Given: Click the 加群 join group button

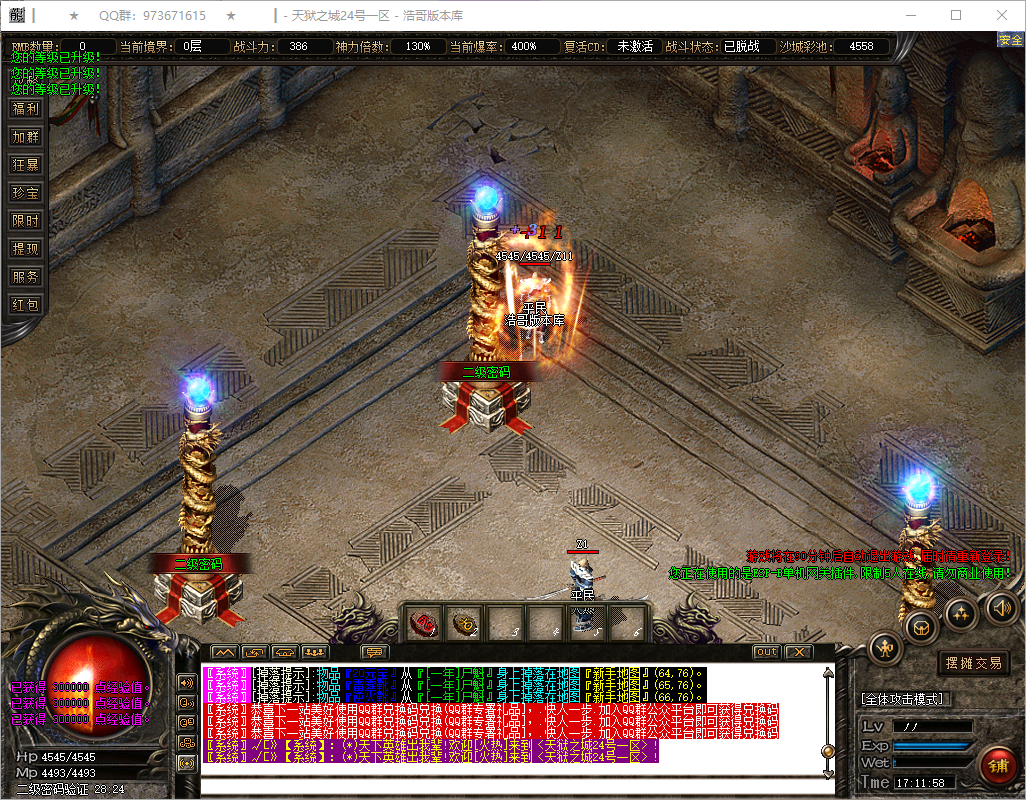Looking at the screenshot, I should tap(25, 137).
